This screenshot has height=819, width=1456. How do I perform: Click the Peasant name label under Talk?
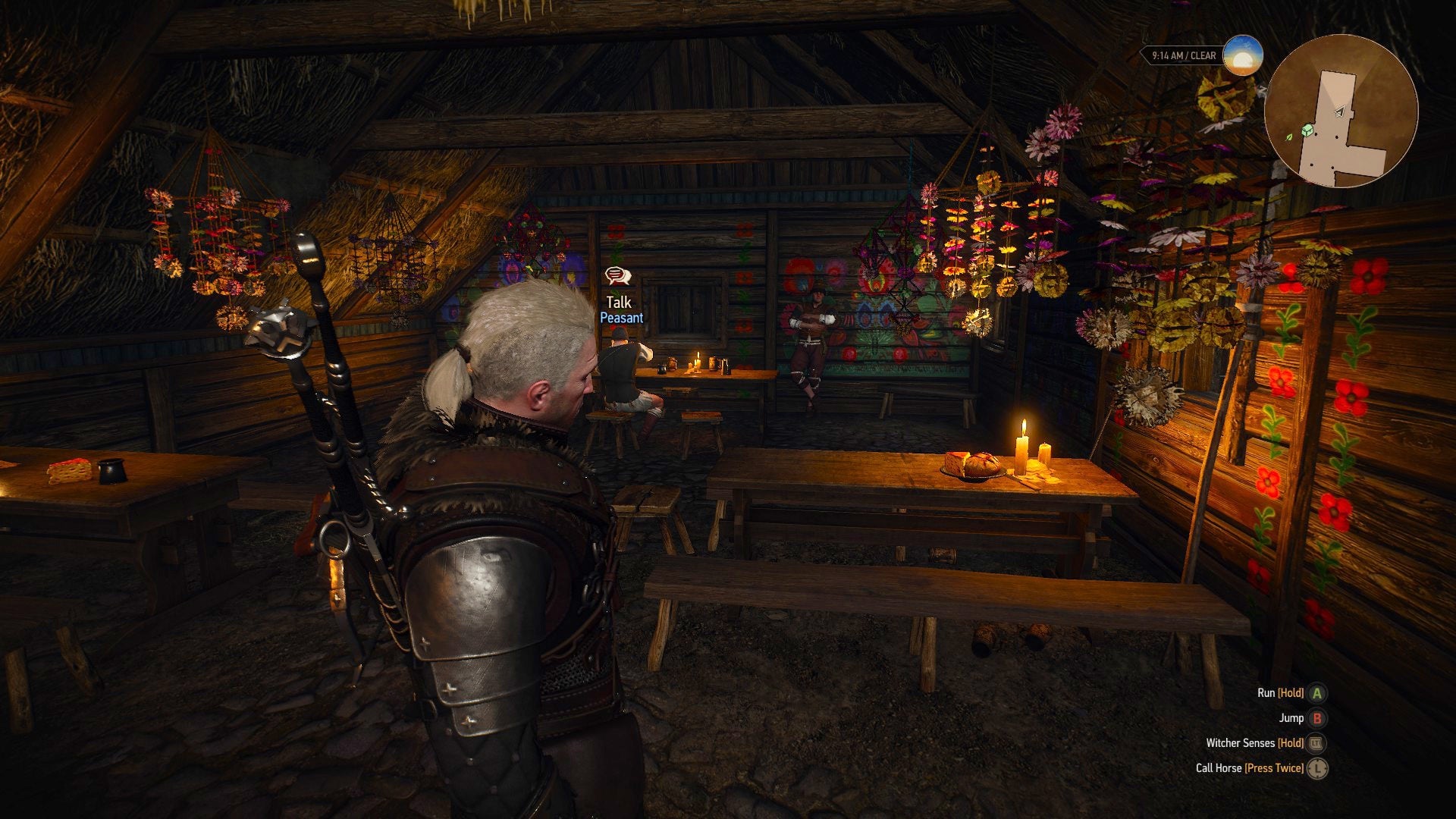point(623,318)
